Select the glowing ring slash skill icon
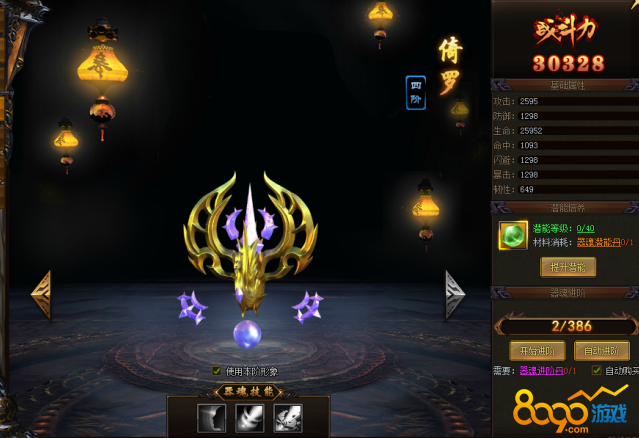The height and width of the screenshot is (438, 639). pyautogui.click(x=249, y=418)
